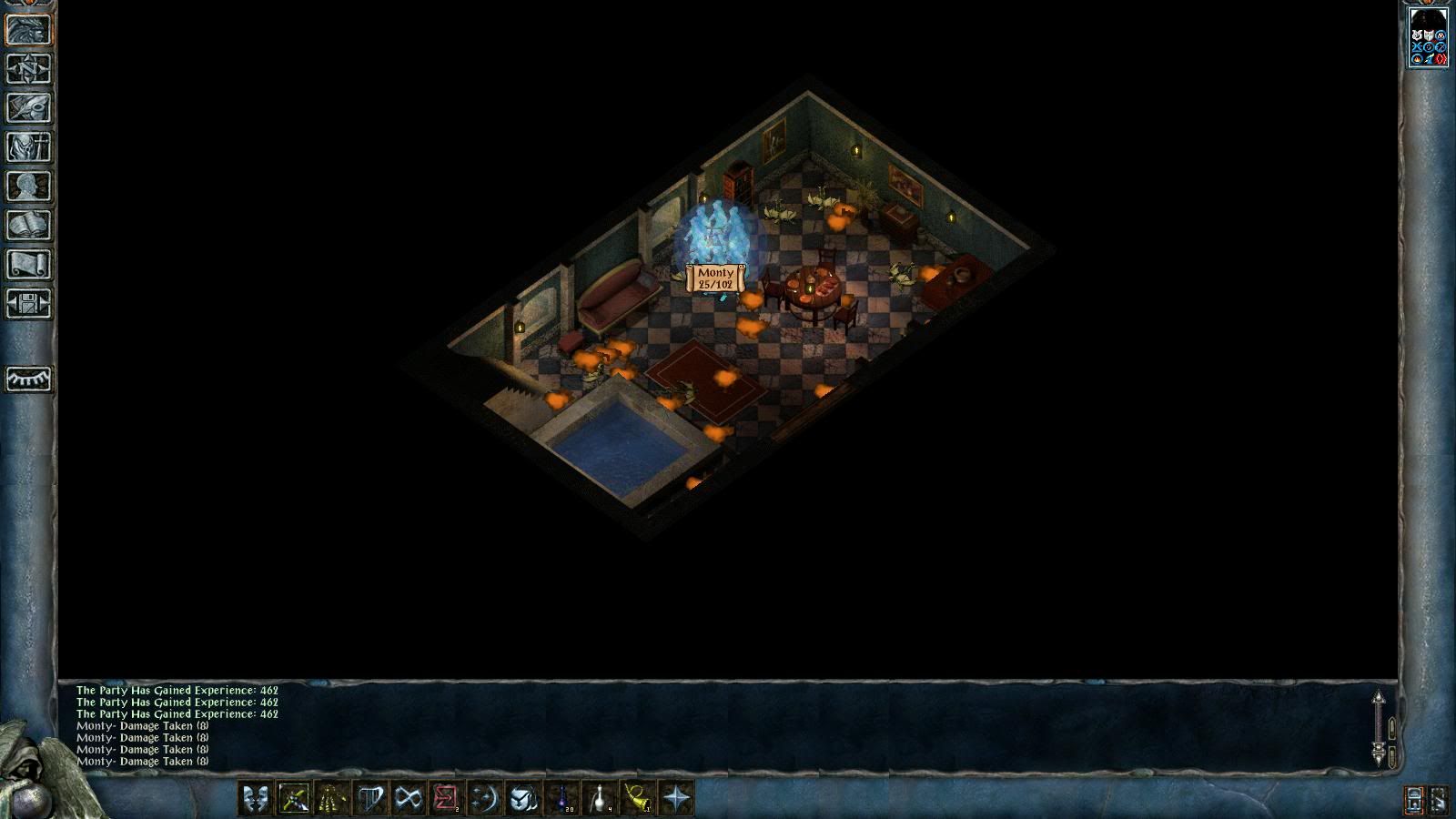Show the character record sheet via the bust icon
The width and height of the screenshot is (1456, 819).
click(x=28, y=187)
